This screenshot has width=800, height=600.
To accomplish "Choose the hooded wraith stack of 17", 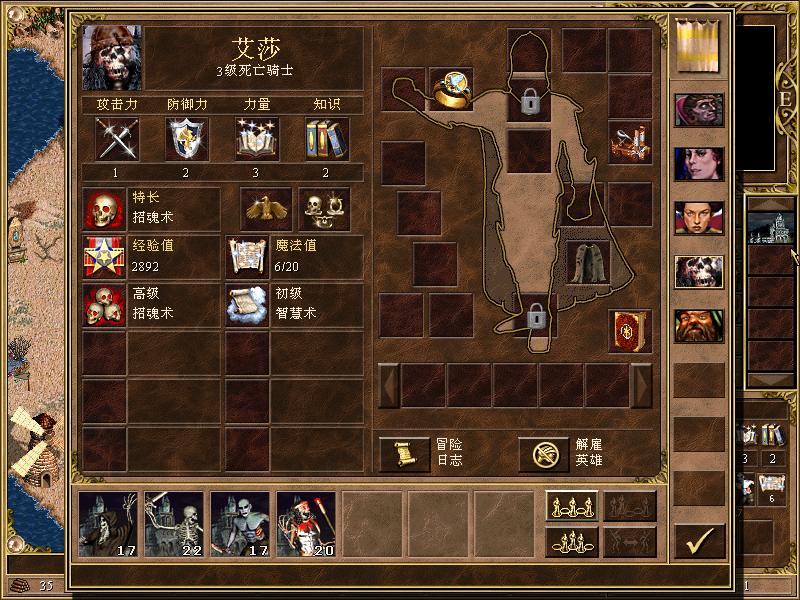I will tap(108, 523).
